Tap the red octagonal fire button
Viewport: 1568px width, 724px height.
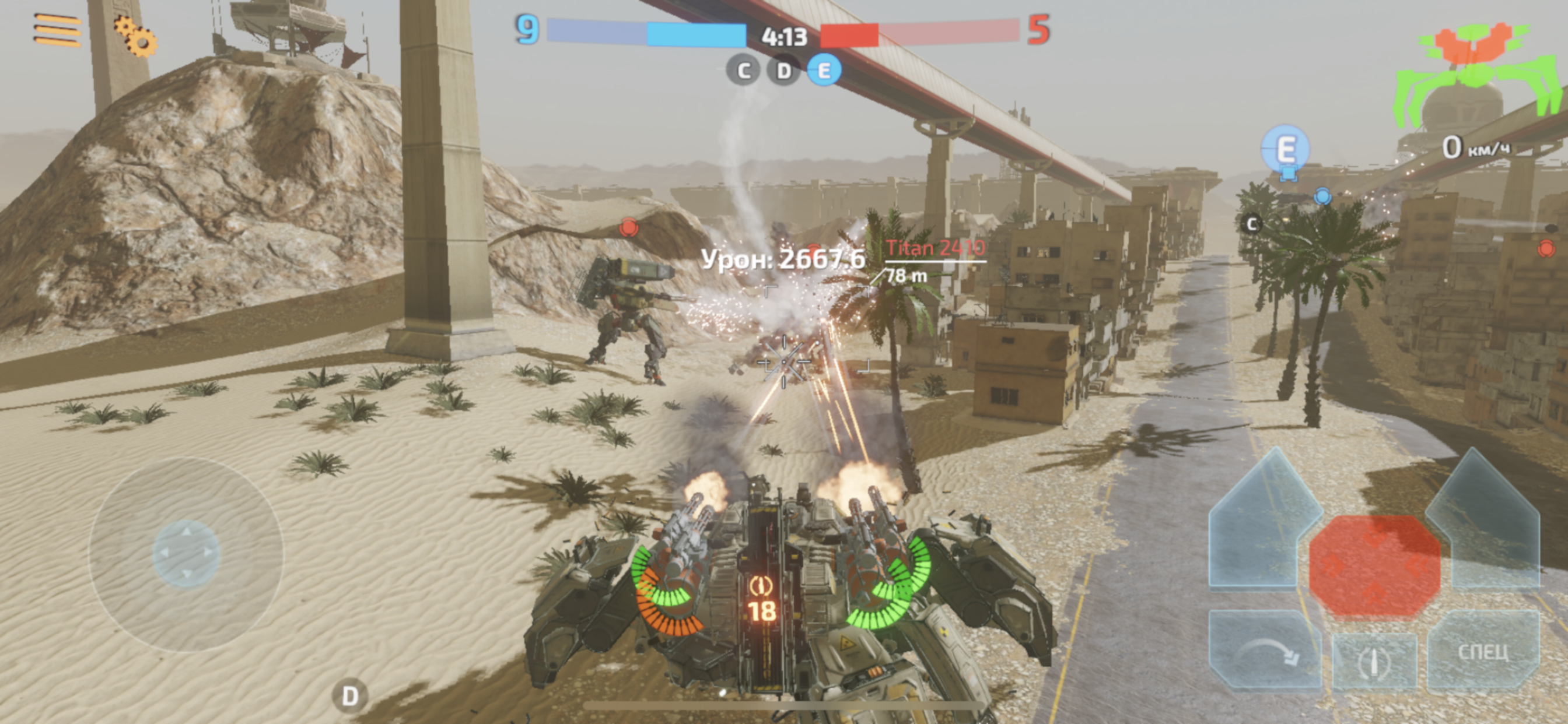[x=1374, y=566]
